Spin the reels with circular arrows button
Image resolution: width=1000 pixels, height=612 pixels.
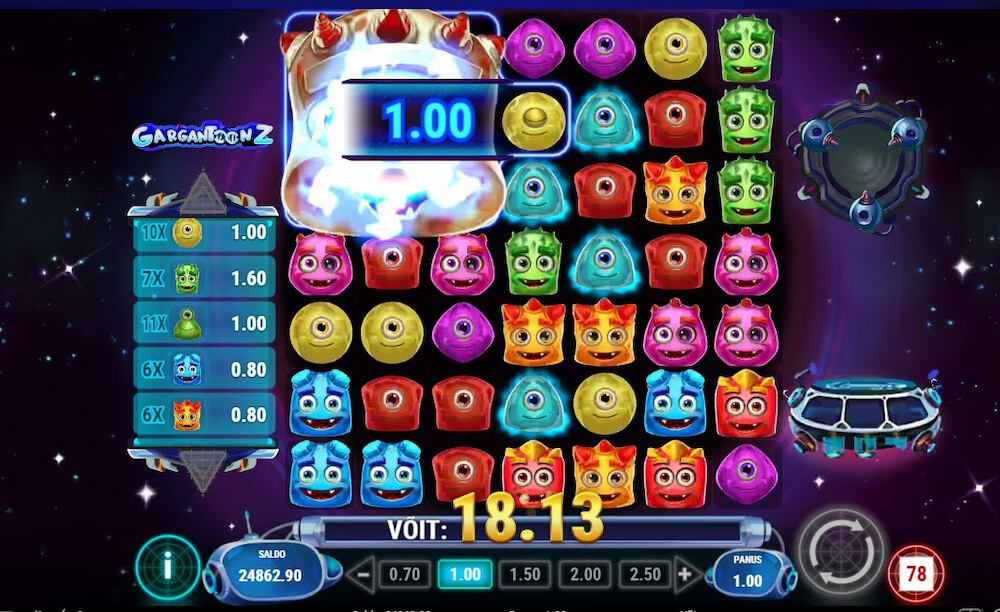coord(841,552)
